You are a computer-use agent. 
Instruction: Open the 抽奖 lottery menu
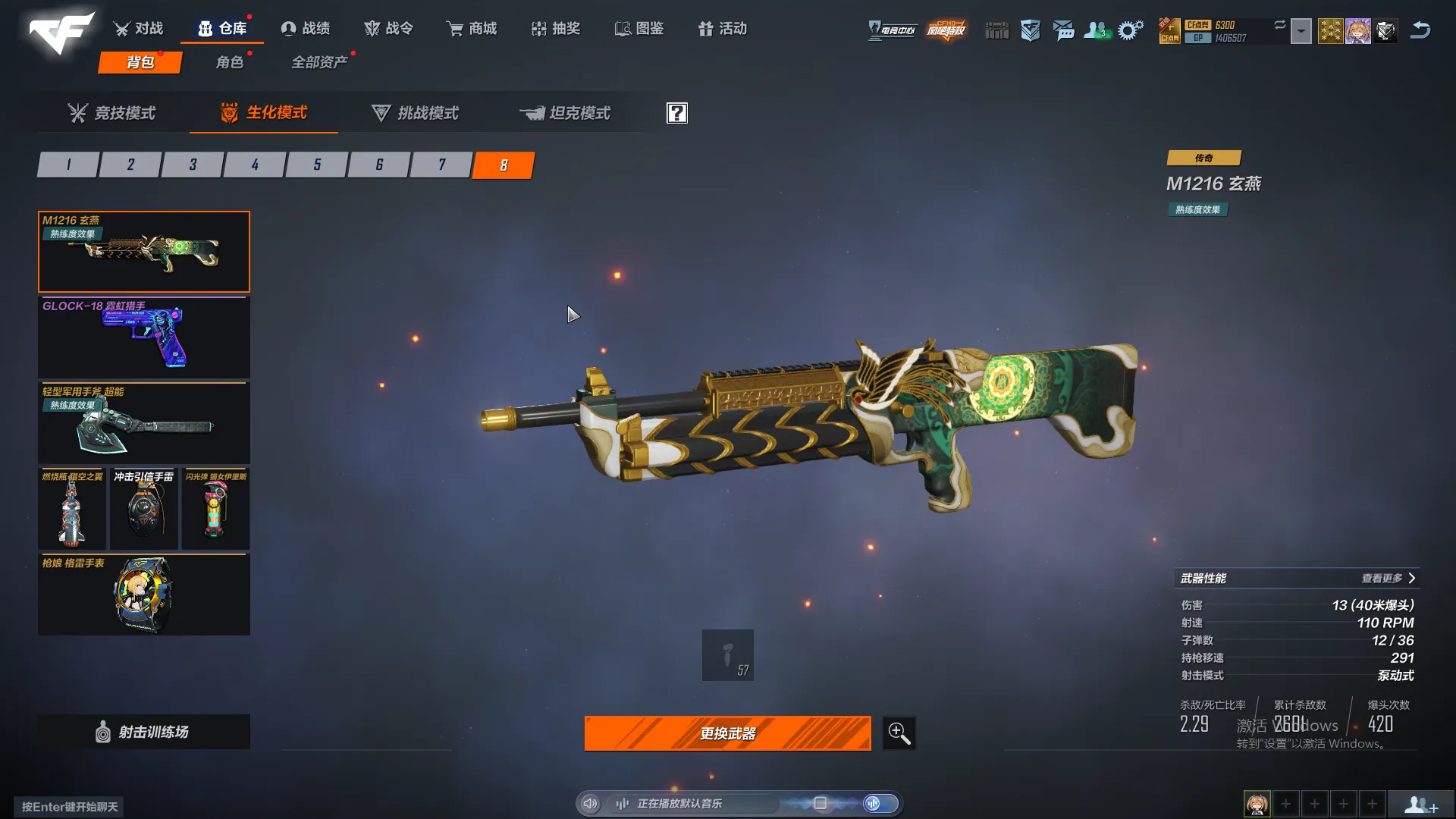tap(556, 29)
